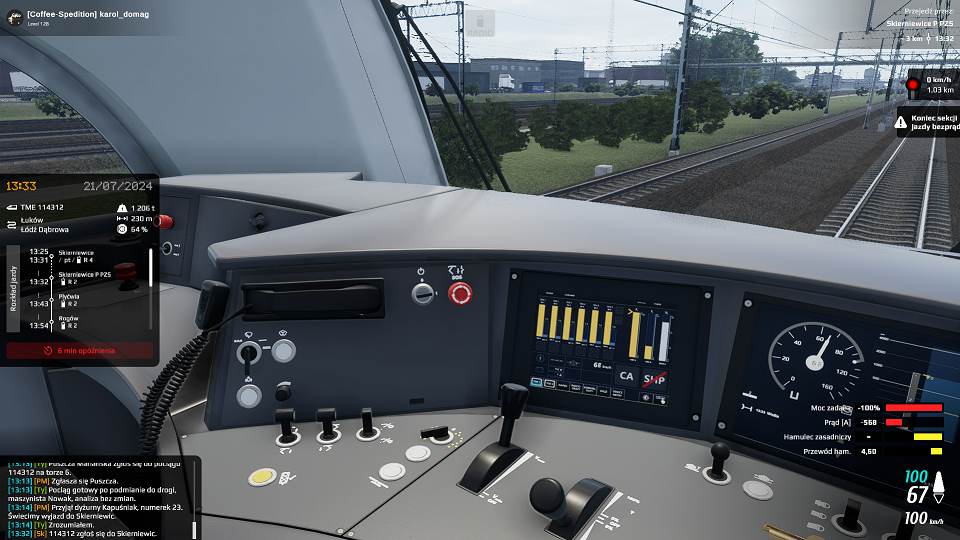Viewport: 960px width, 540px height.
Task: Click the Koniec sekcji jazdy warning notification
Action: click(x=926, y=122)
